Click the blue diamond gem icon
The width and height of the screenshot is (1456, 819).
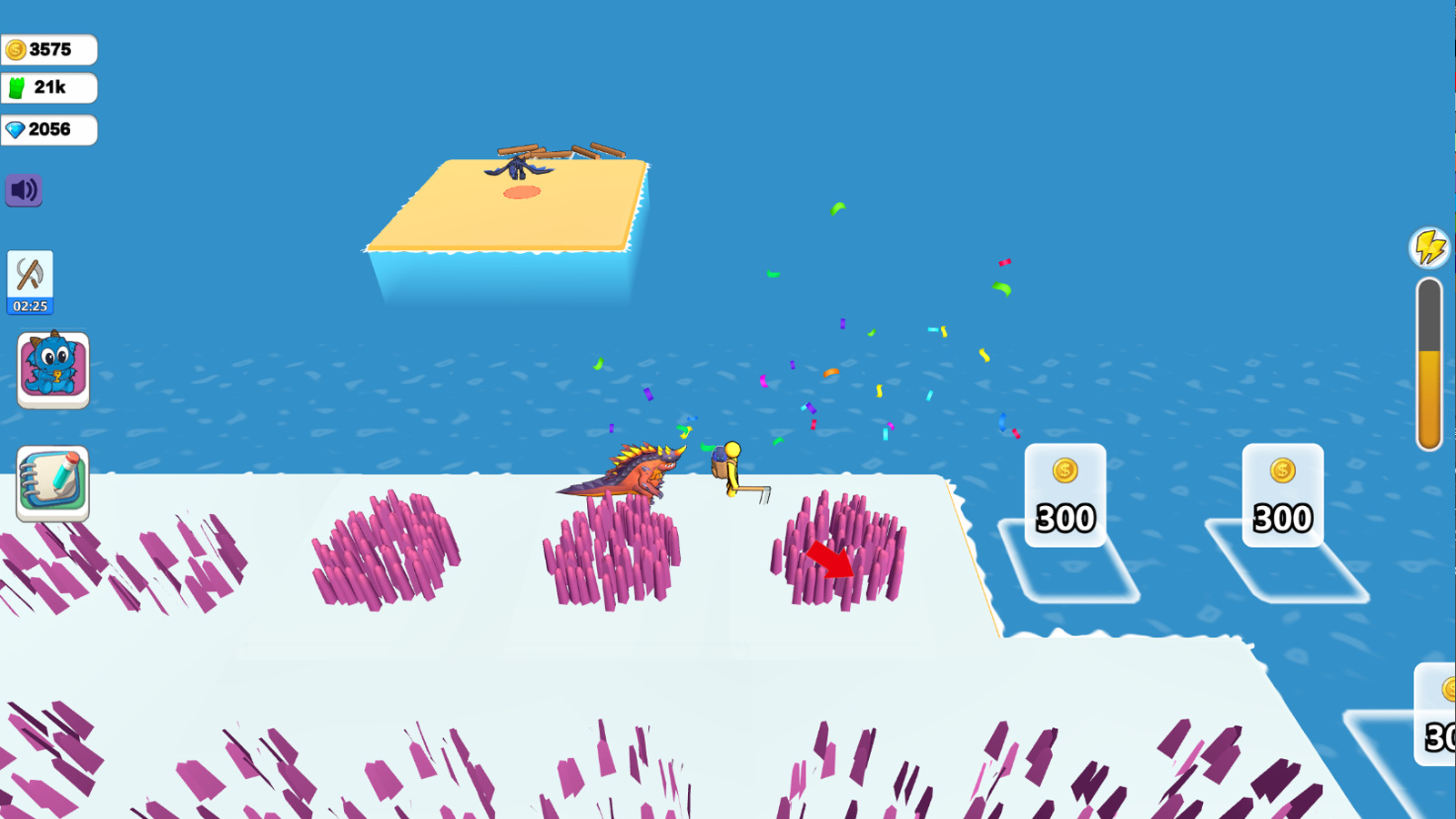(x=15, y=130)
